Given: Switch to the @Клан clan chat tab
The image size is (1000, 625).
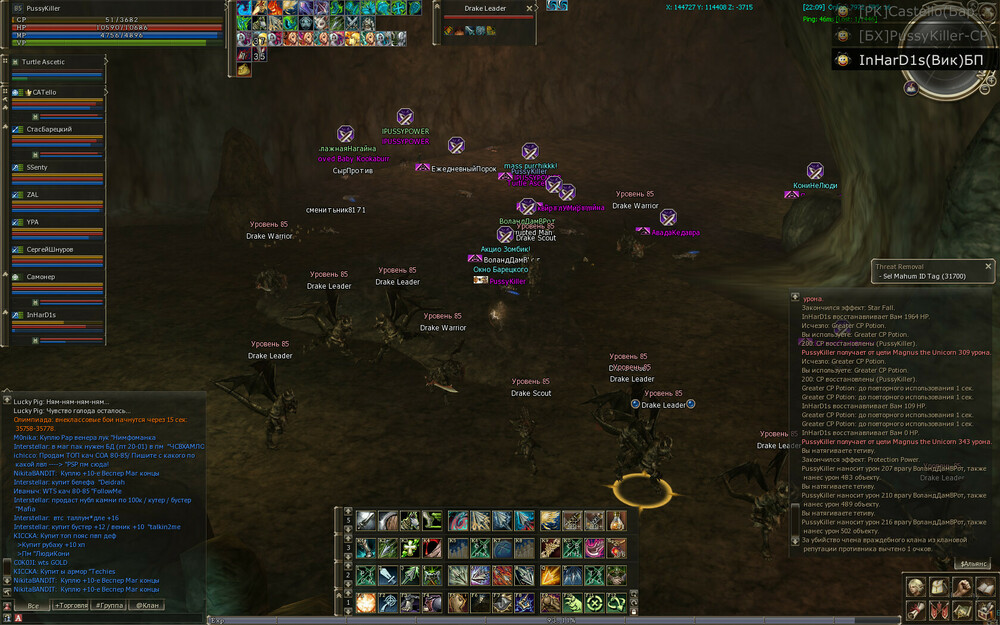Looking at the screenshot, I should coord(145,605).
